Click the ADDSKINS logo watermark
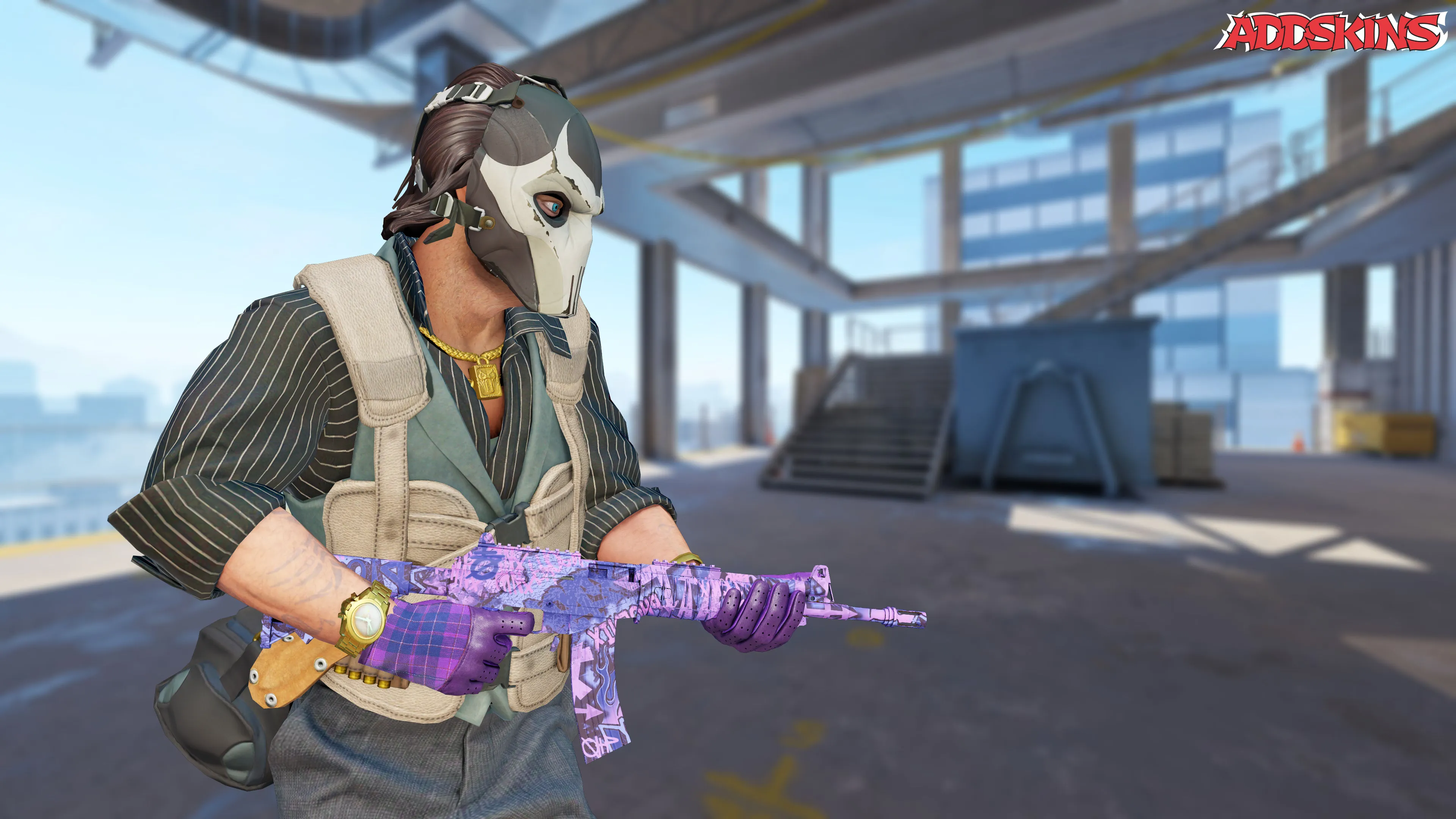Image resolution: width=1456 pixels, height=819 pixels. [x=1329, y=32]
